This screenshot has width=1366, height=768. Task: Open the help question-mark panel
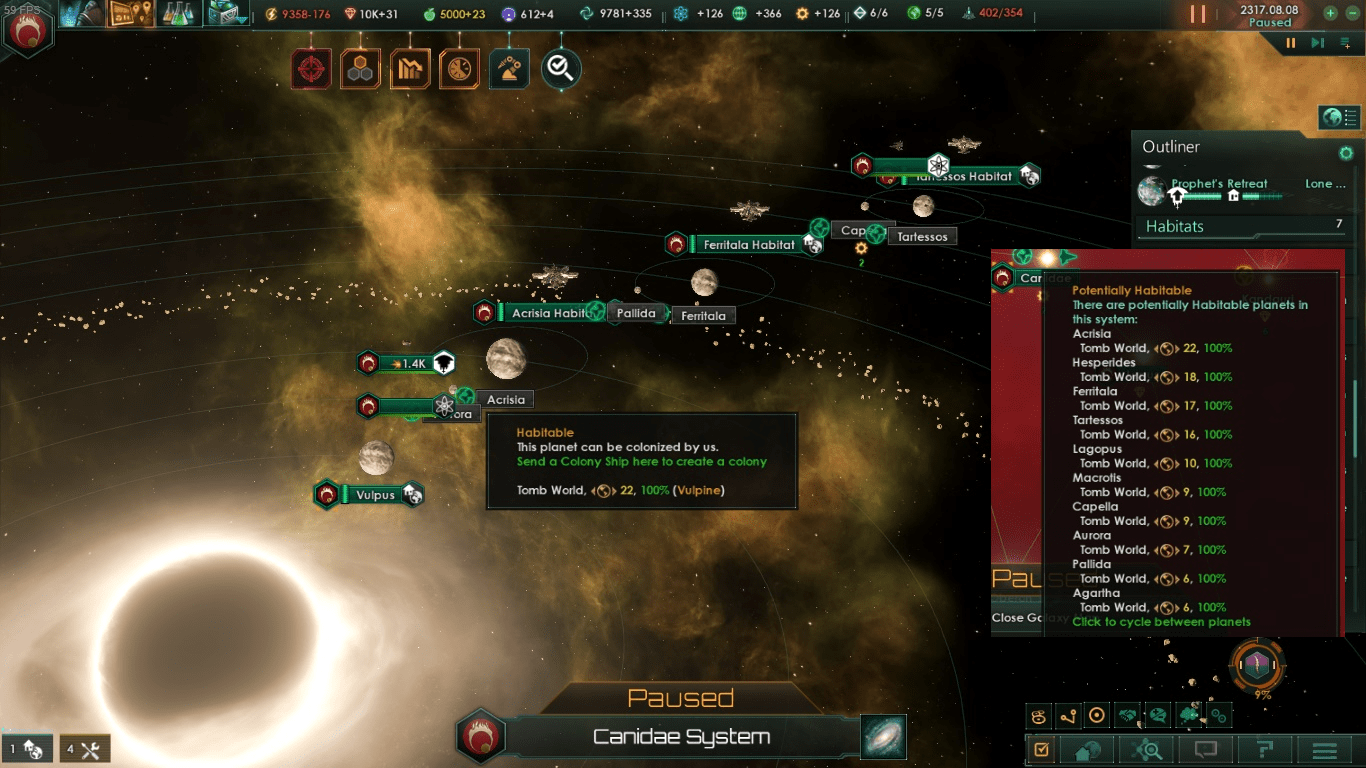(x=1264, y=749)
